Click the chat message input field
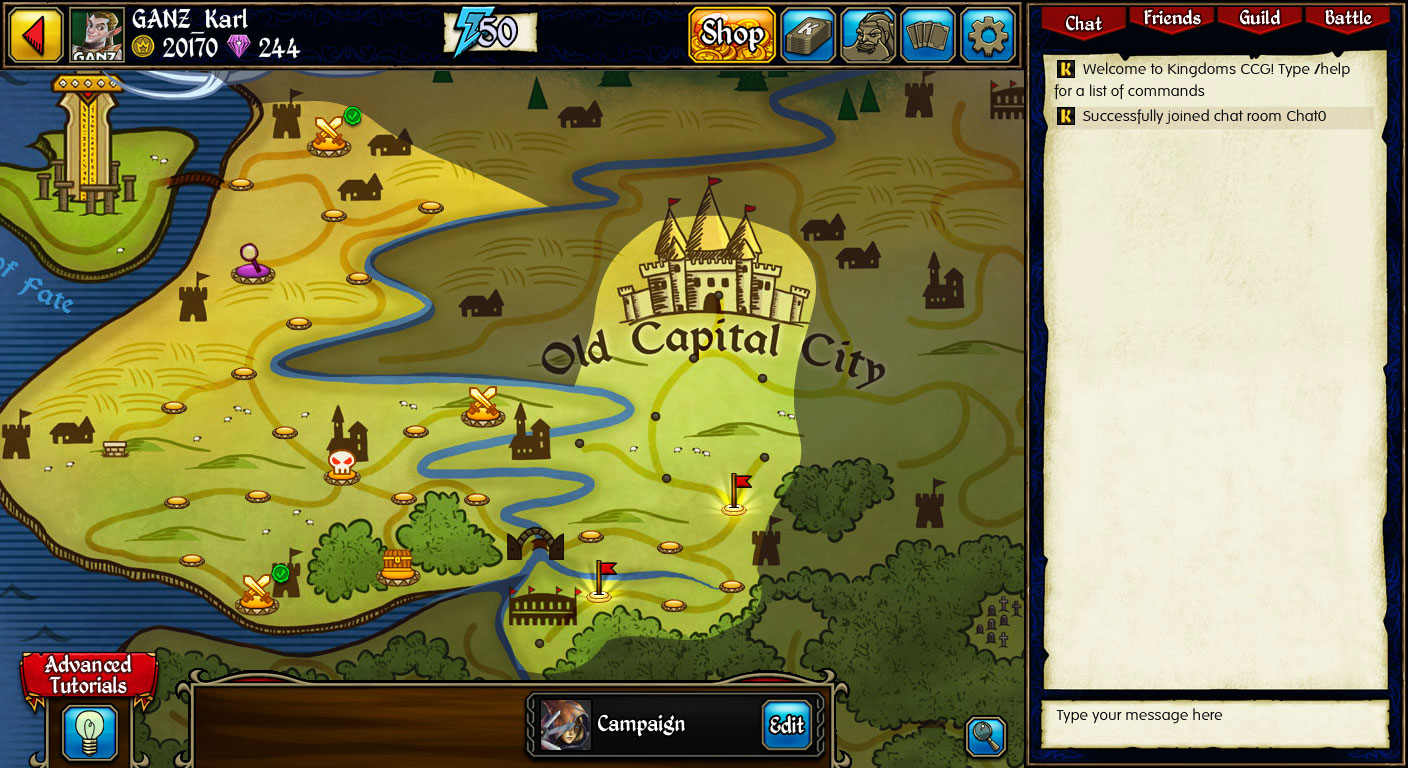This screenshot has height=768, width=1408. tap(1213, 722)
